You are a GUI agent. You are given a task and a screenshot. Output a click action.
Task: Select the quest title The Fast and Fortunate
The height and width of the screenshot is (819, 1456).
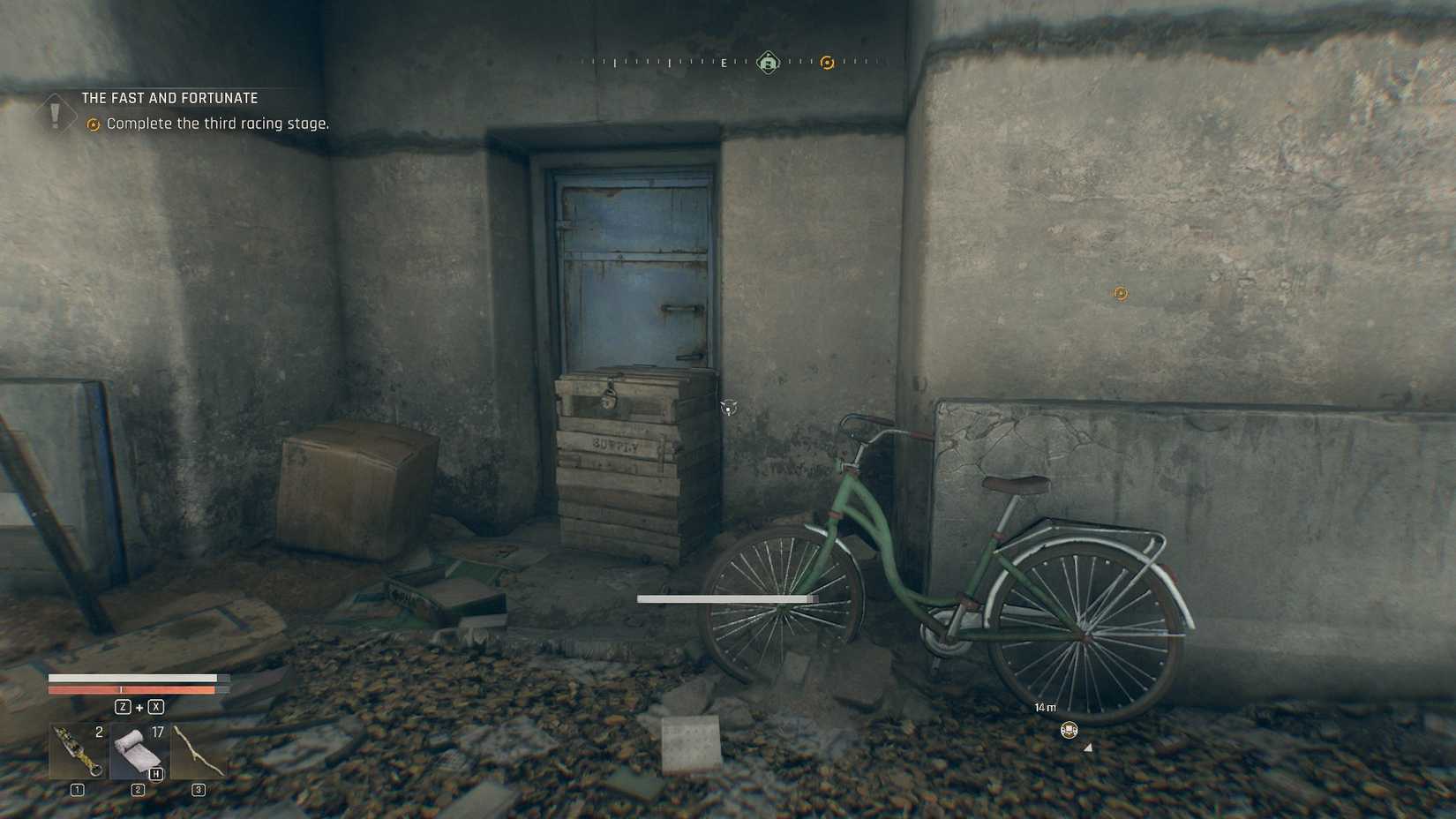pyautogui.click(x=169, y=97)
